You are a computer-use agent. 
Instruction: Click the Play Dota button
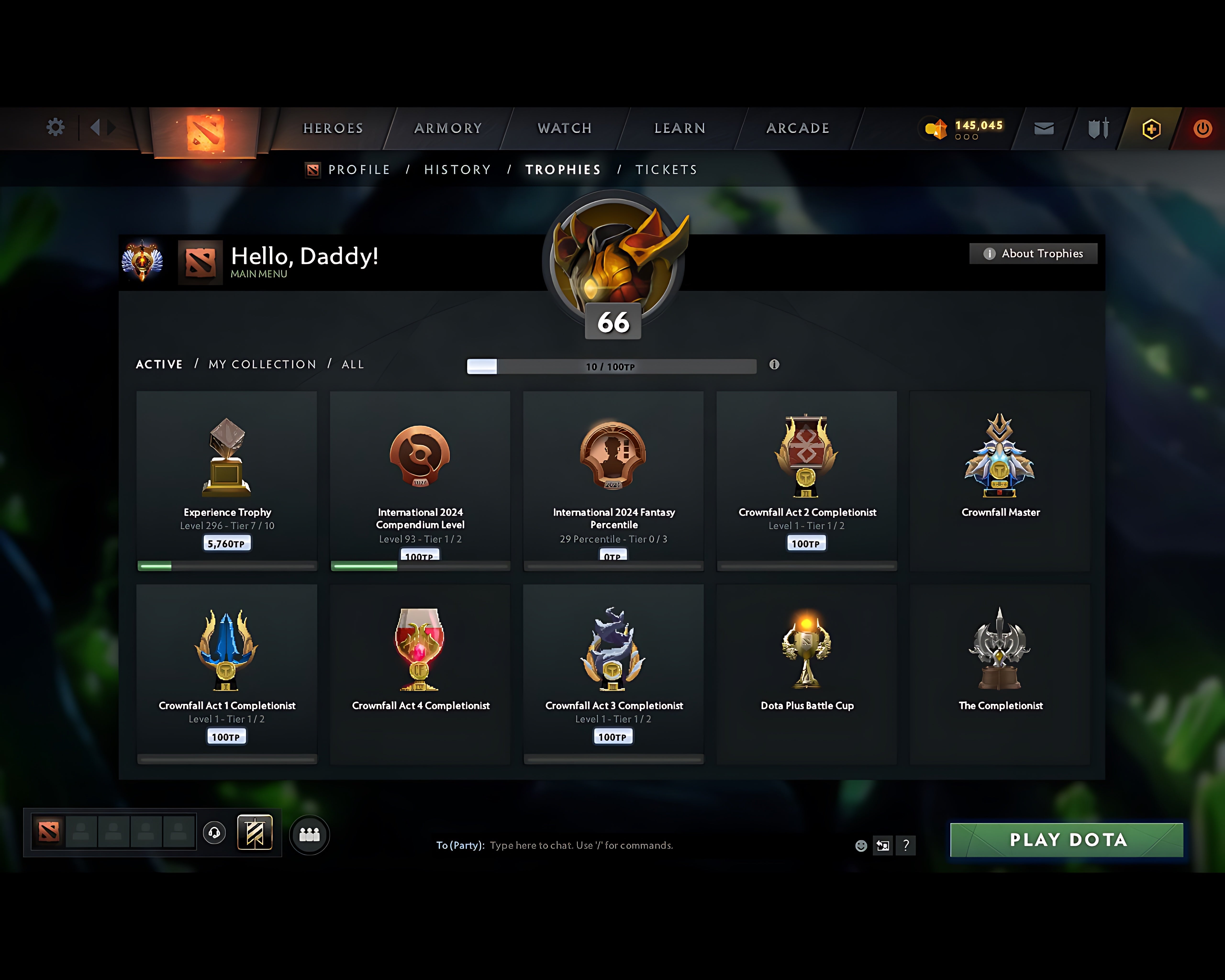[1066, 840]
